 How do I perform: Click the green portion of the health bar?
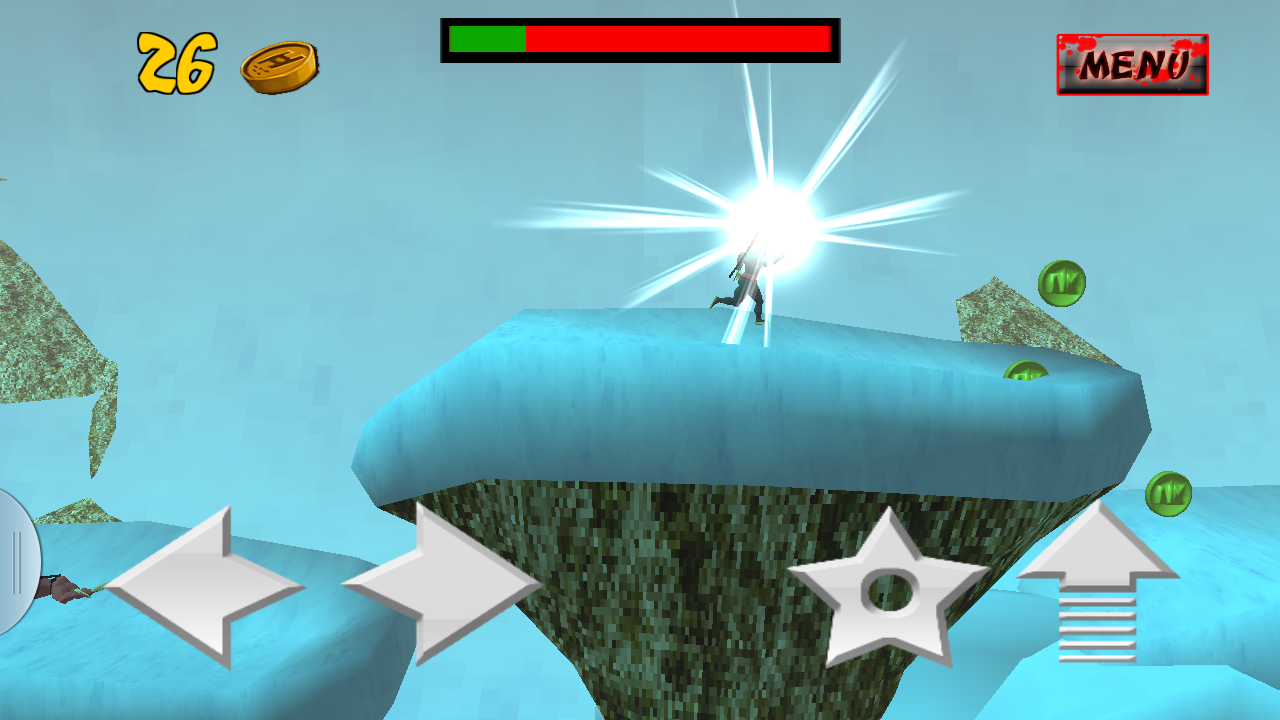tap(485, 40)
